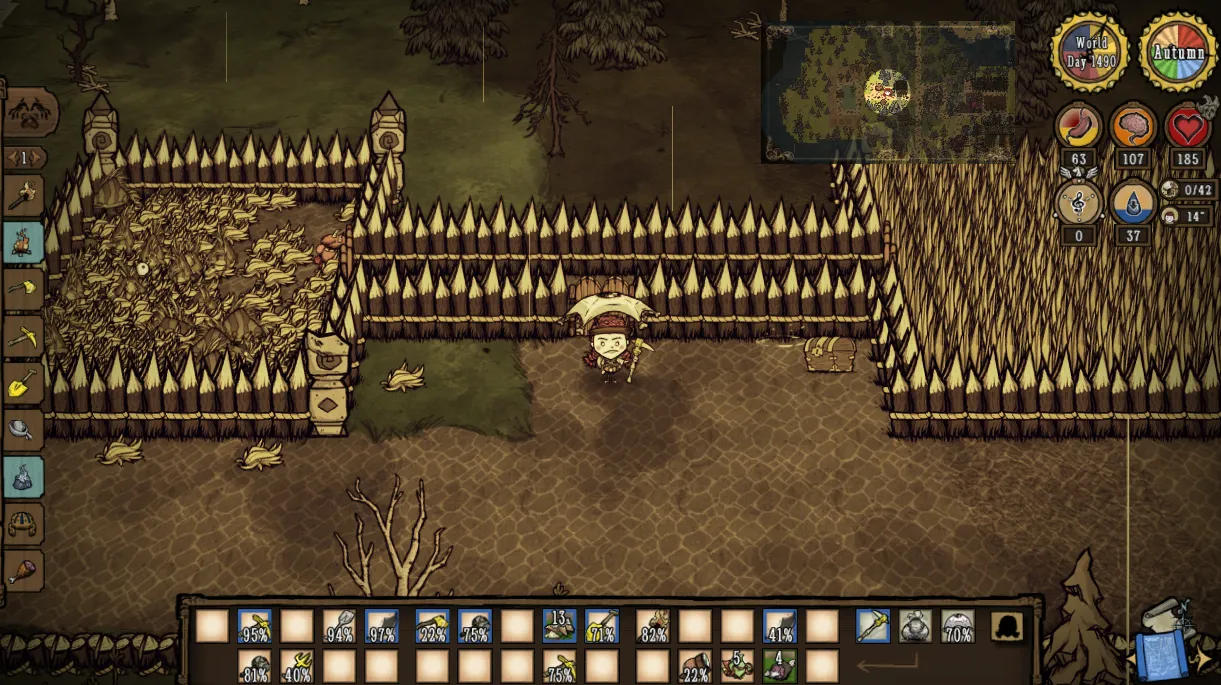This screenshot has width=1221, height=685.
Task: Choose the pinned football helmet recipe
Action: point(23,524)
